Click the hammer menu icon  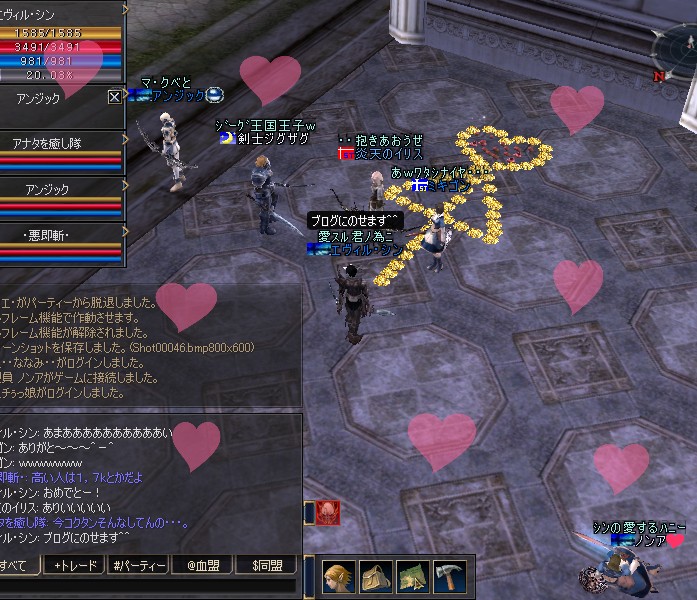[x=449, y=577]
